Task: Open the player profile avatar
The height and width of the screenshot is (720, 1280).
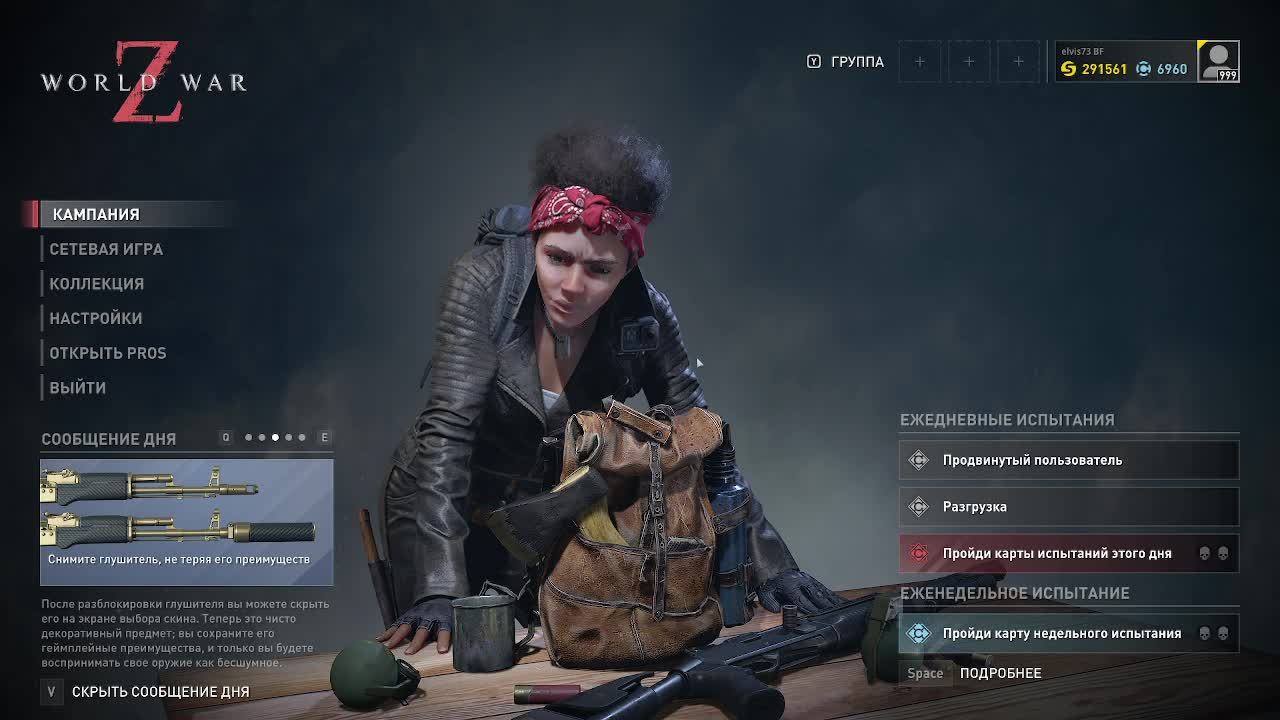Action: (1218, 61)
